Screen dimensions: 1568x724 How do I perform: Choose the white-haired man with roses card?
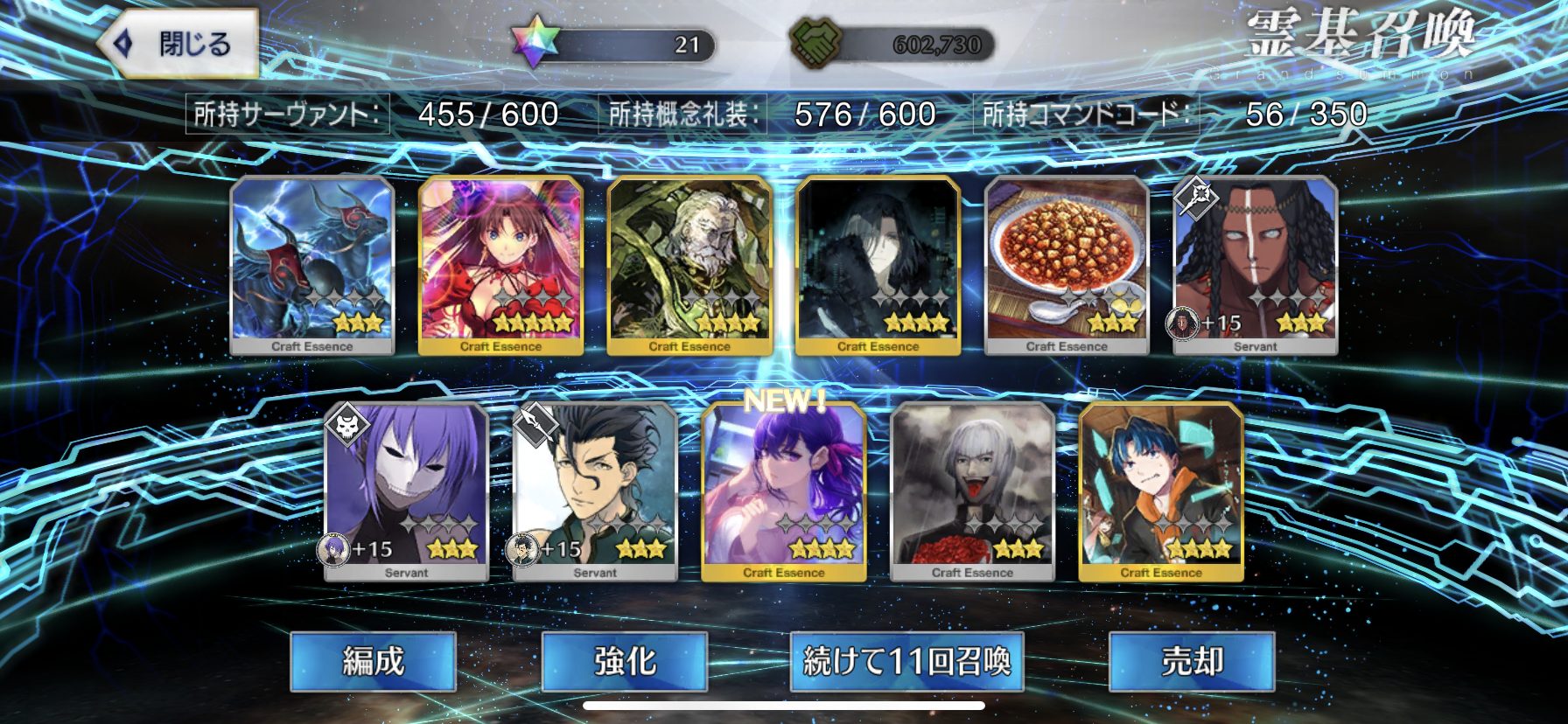[x=972, y=491]
